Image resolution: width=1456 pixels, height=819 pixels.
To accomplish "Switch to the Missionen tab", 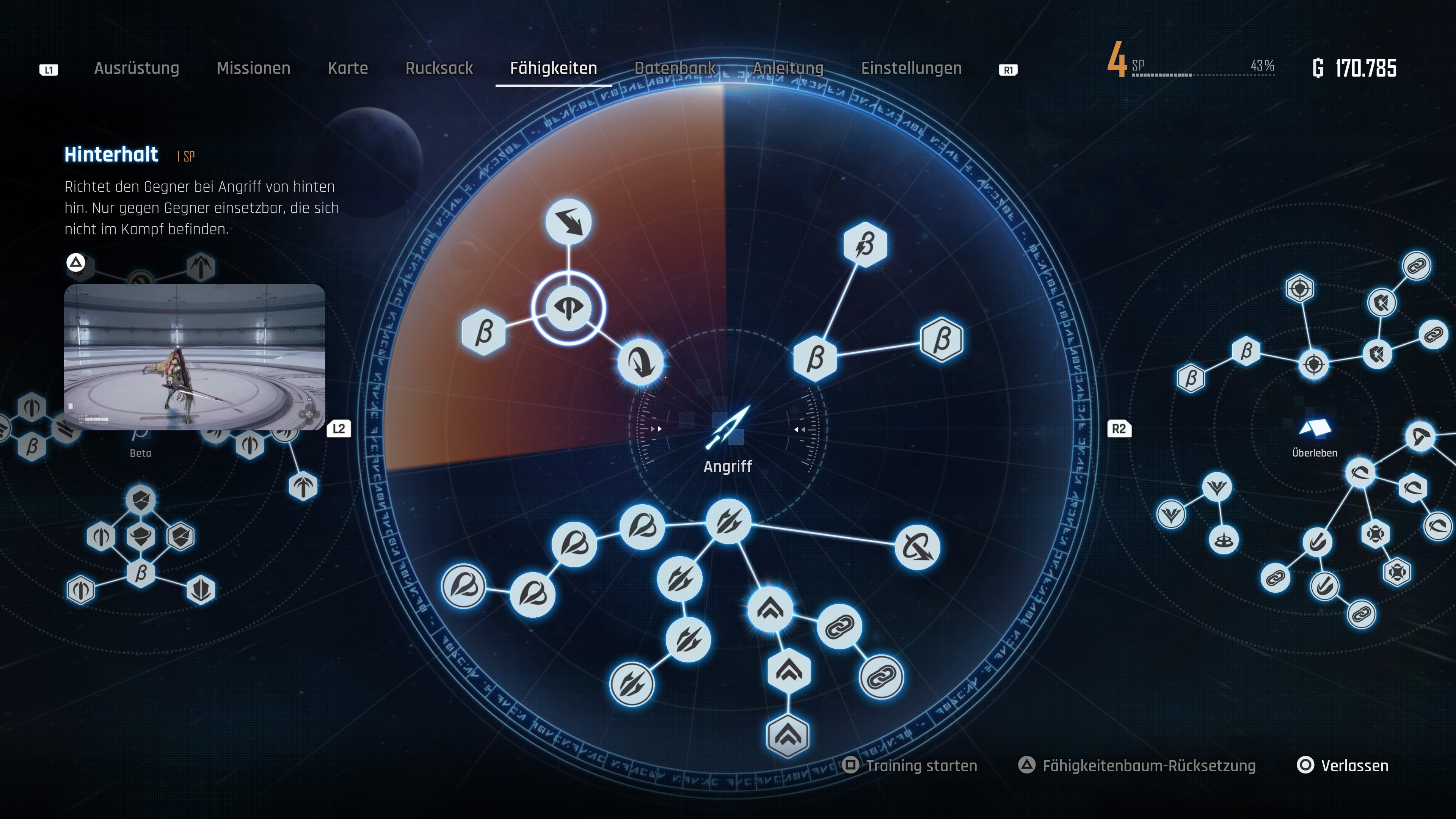I will pos(253,68).
